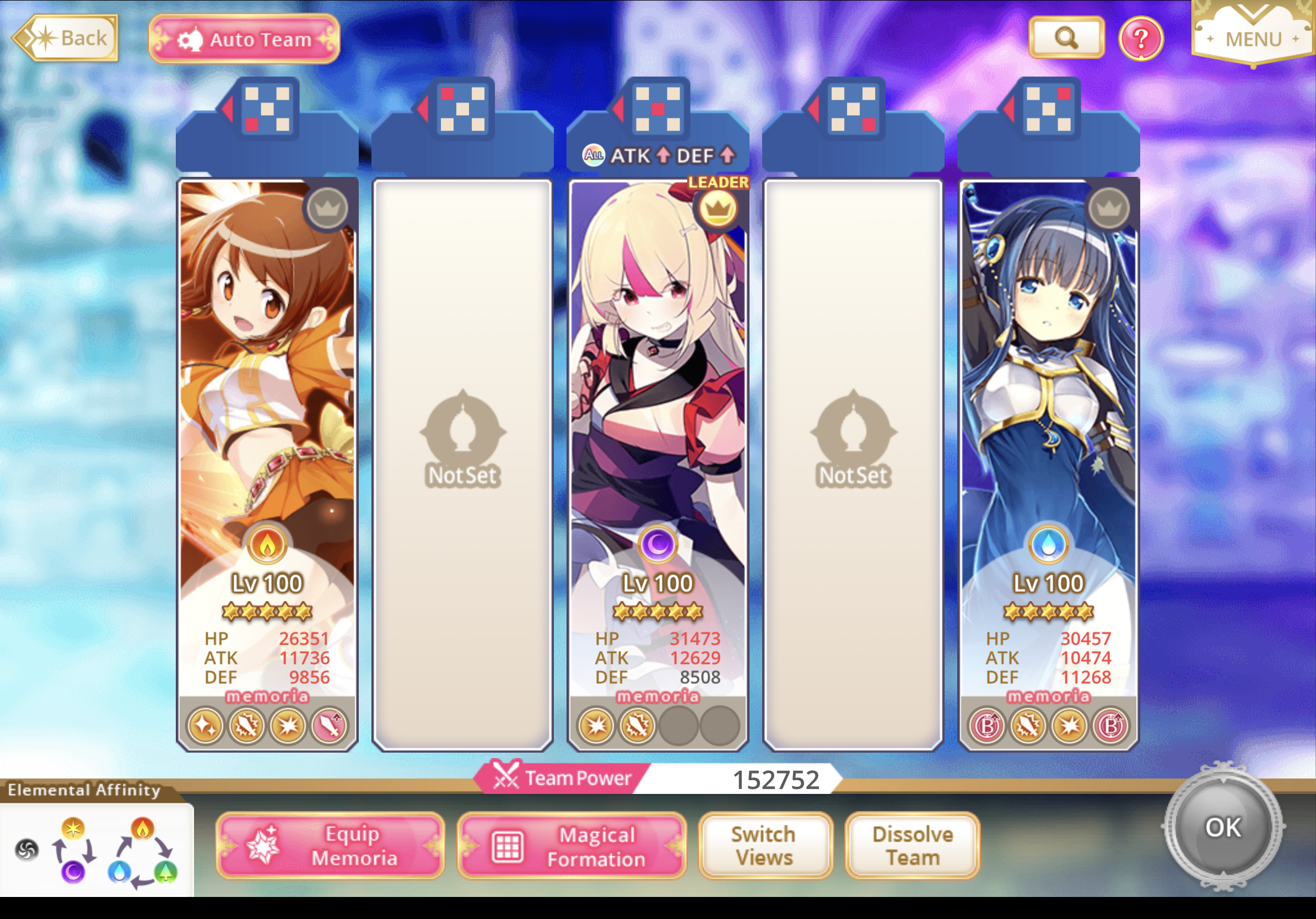Activate the Auto Team button

(244, 39)
